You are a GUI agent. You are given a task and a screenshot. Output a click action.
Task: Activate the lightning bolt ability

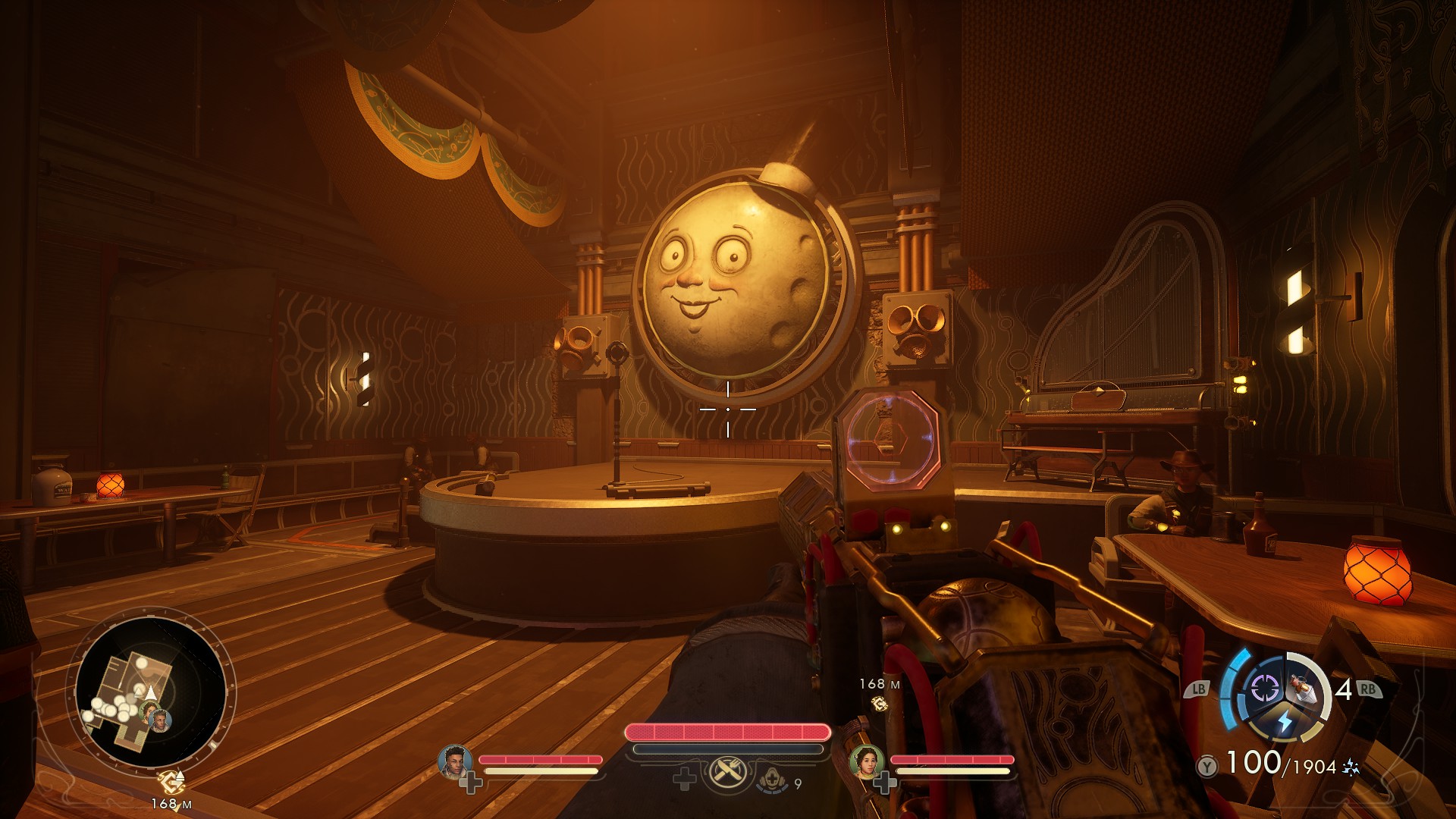coord(1285,721)
